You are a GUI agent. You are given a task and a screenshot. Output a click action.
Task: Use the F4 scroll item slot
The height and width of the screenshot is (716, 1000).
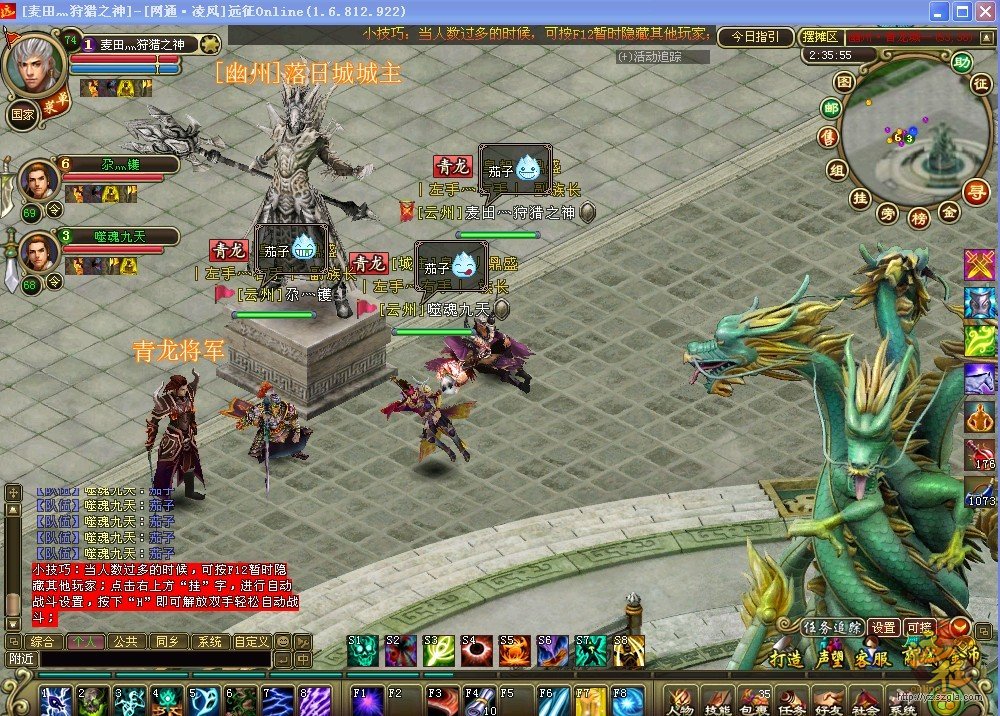pos(478,698)
